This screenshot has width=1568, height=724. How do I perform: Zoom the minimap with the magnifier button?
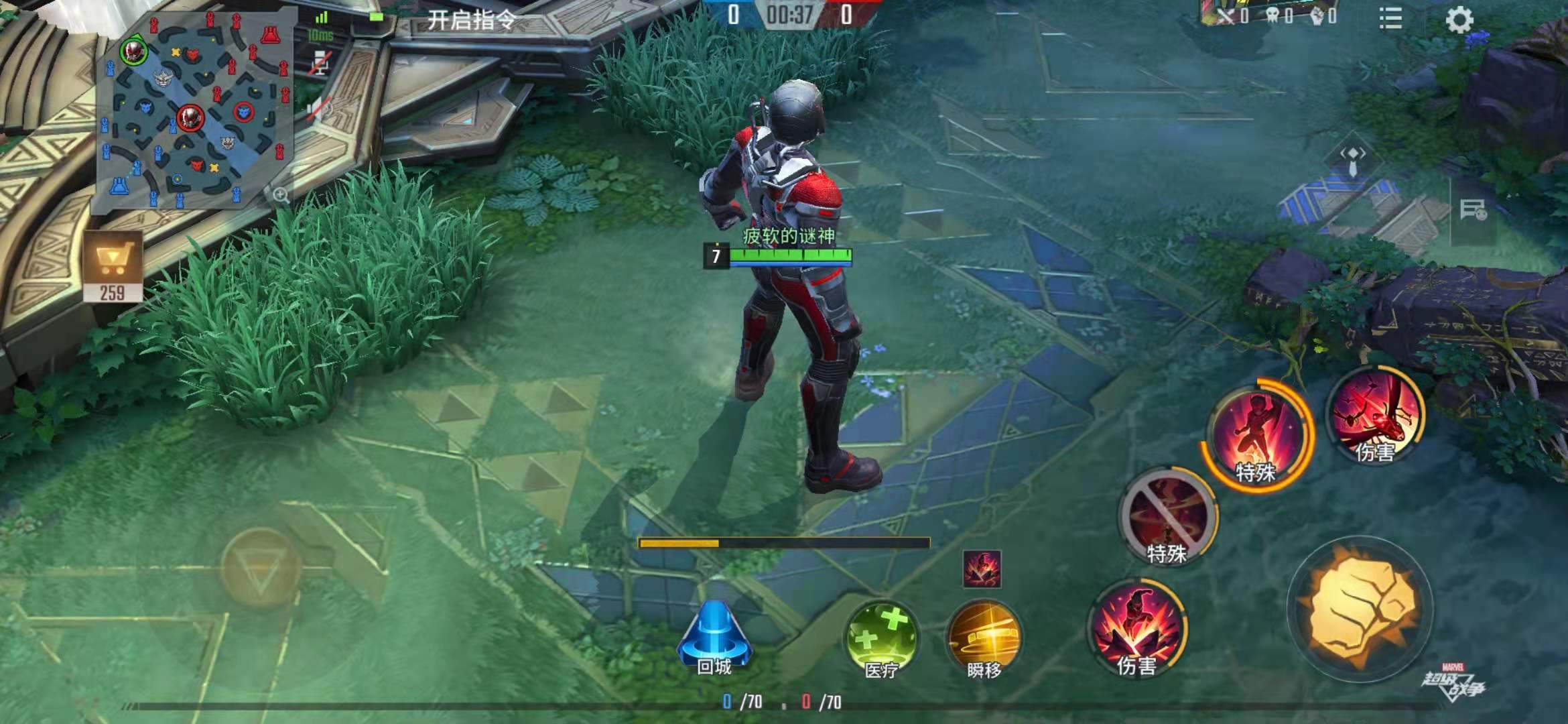281,195
